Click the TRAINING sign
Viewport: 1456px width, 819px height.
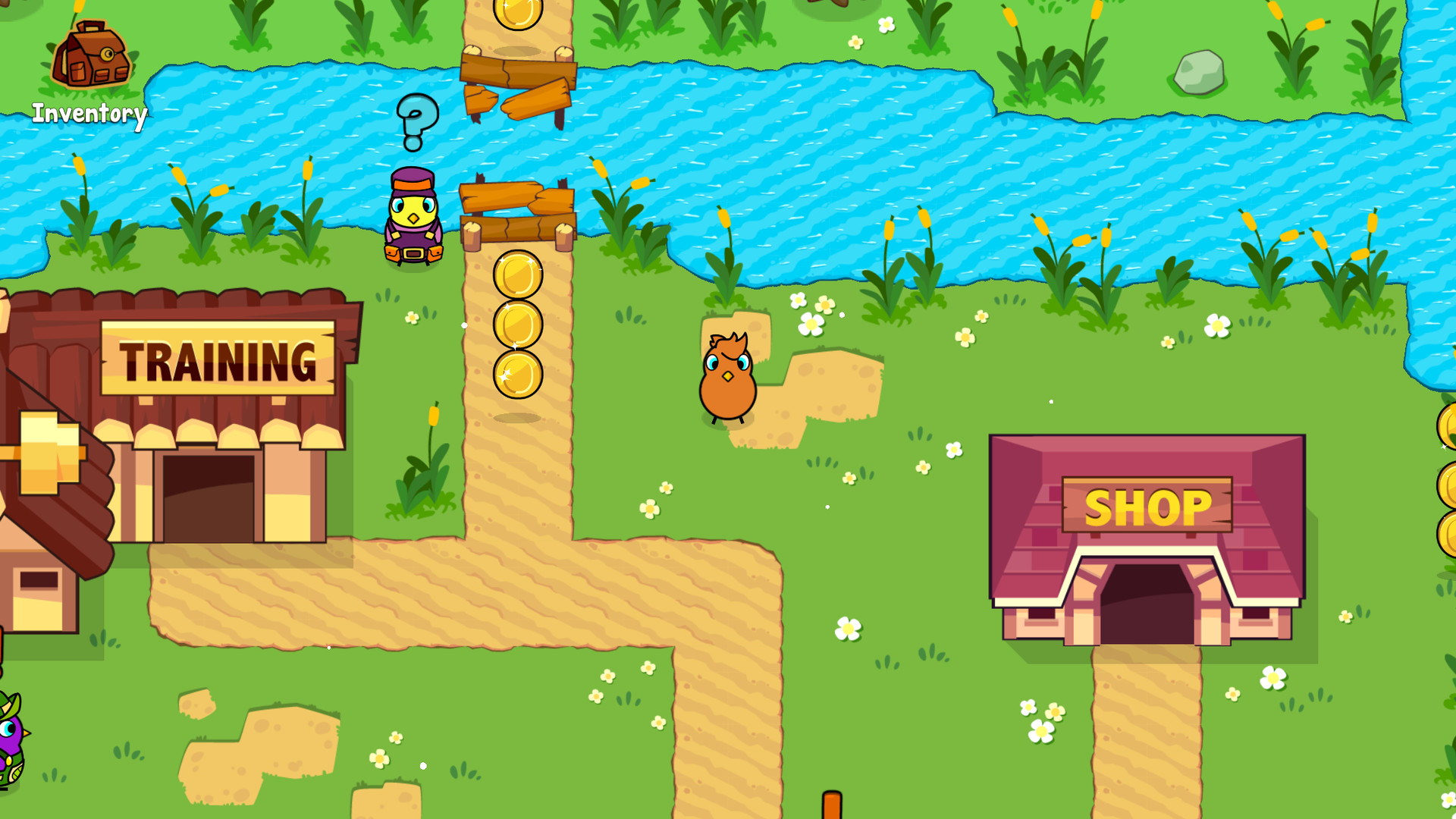220,356
